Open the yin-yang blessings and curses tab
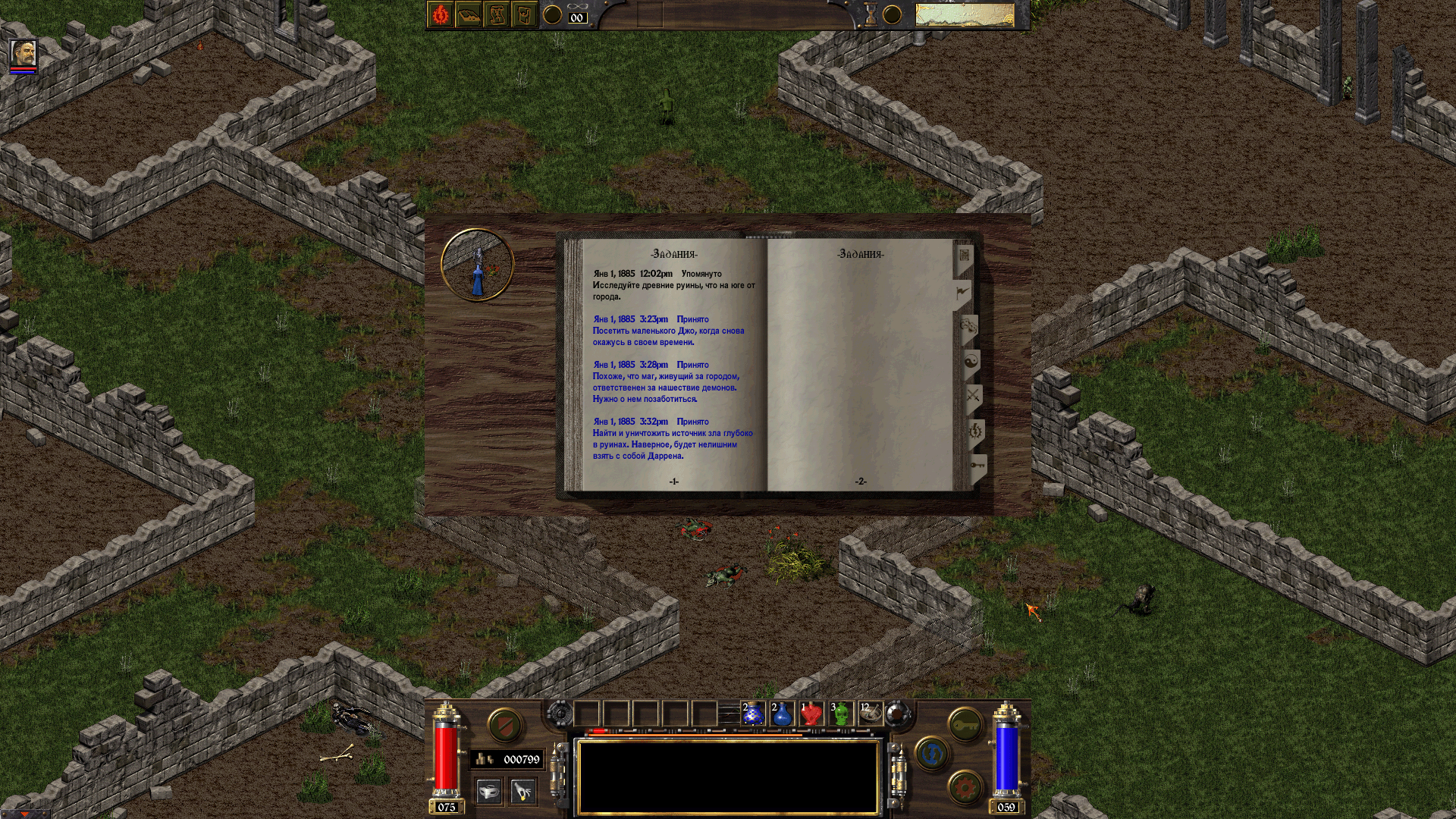The width and height of the screenshot is (1456, 819). (x=971, y=362)
